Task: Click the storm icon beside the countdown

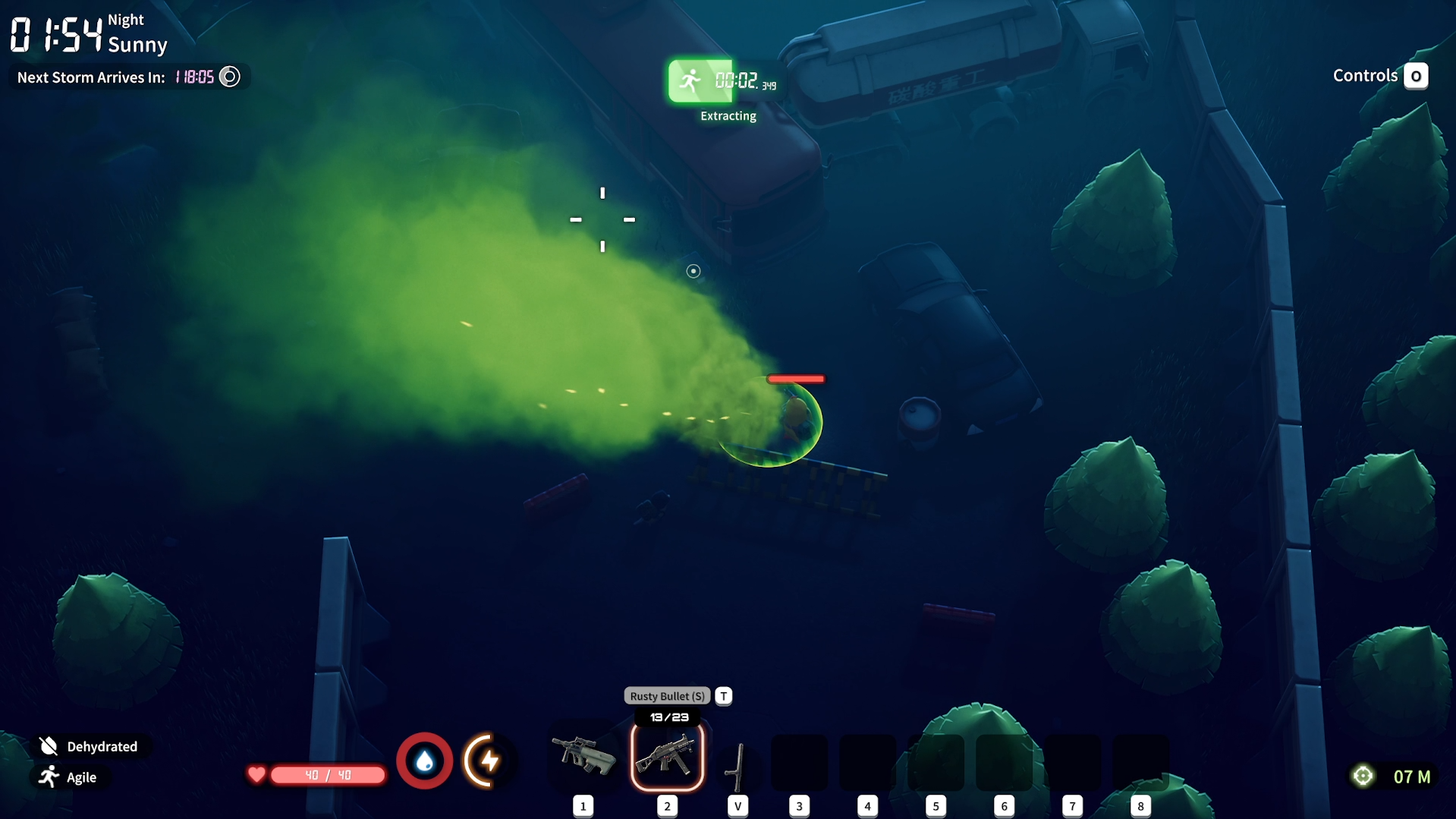Action: coord(229,77)
